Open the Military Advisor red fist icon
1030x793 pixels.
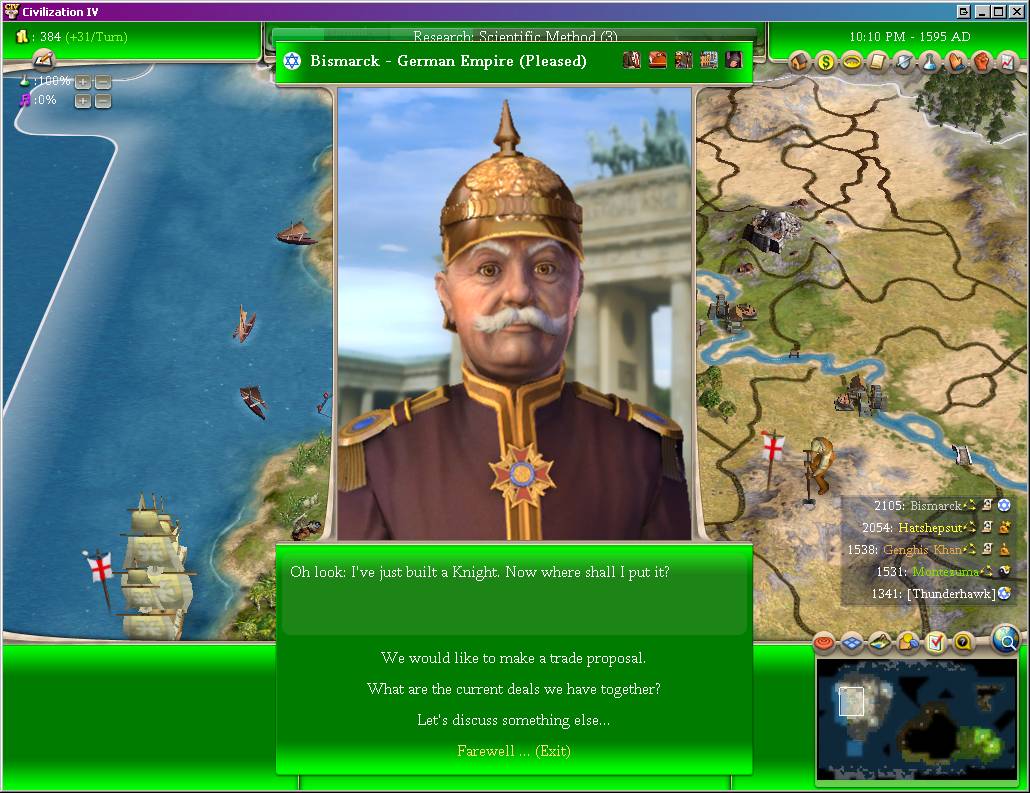pos(982,62)
